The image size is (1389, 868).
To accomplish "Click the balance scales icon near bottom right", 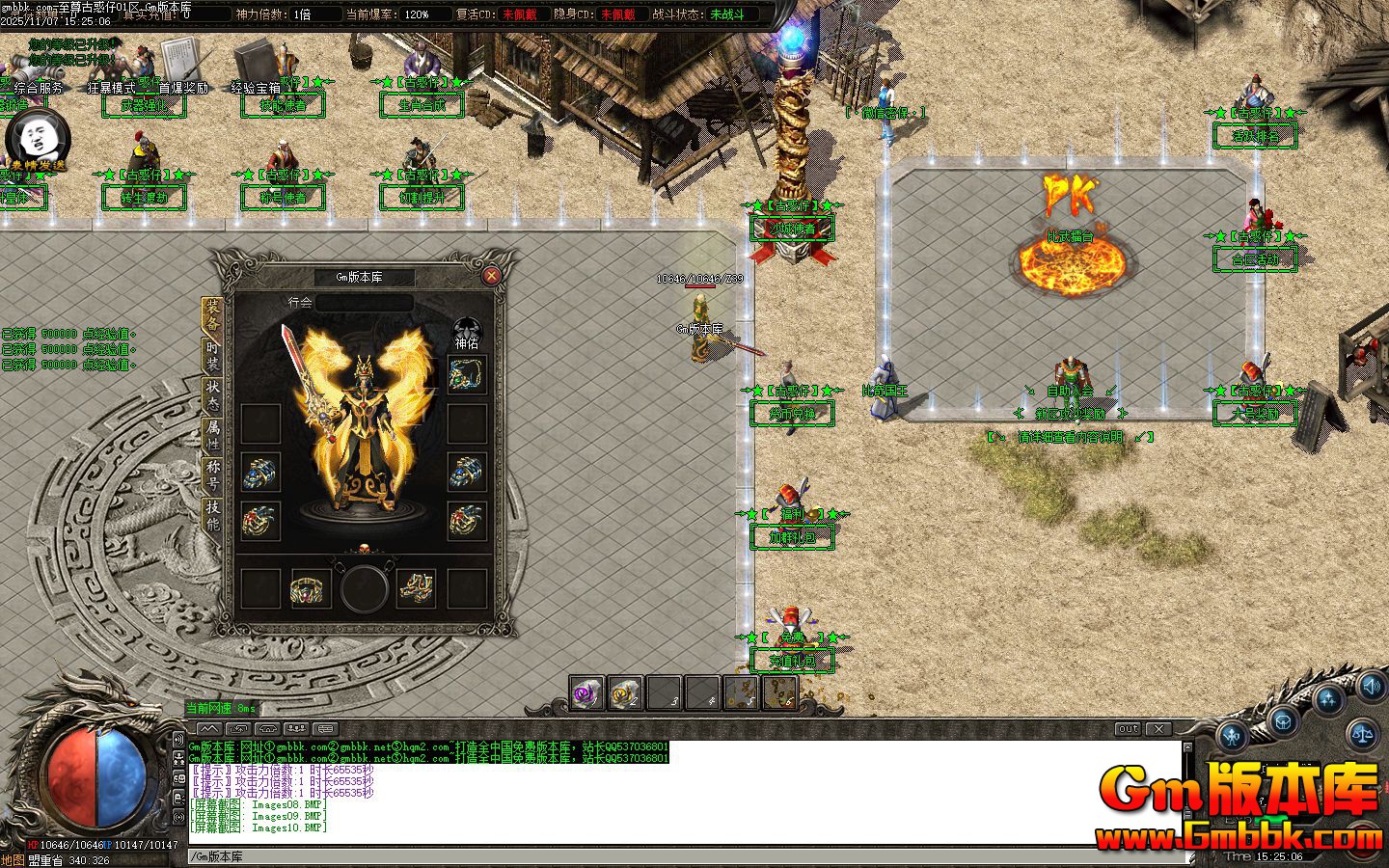I will [1363, 734].
